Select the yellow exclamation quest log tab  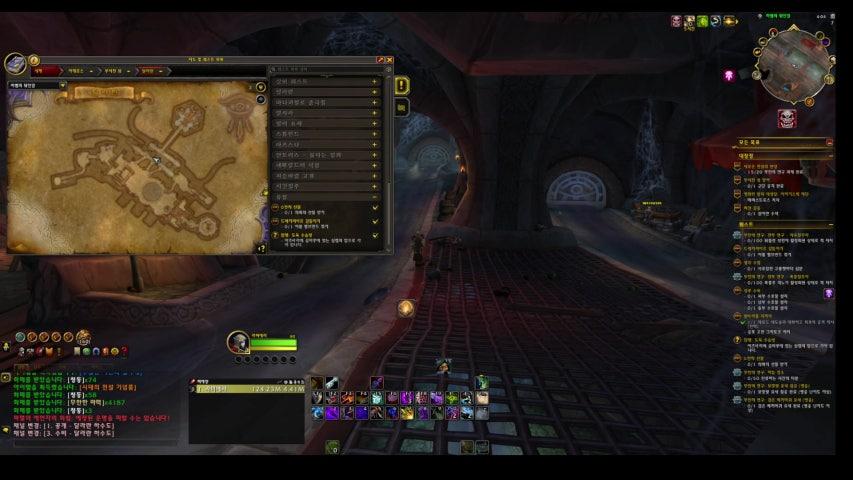click(x=402, y=86)
